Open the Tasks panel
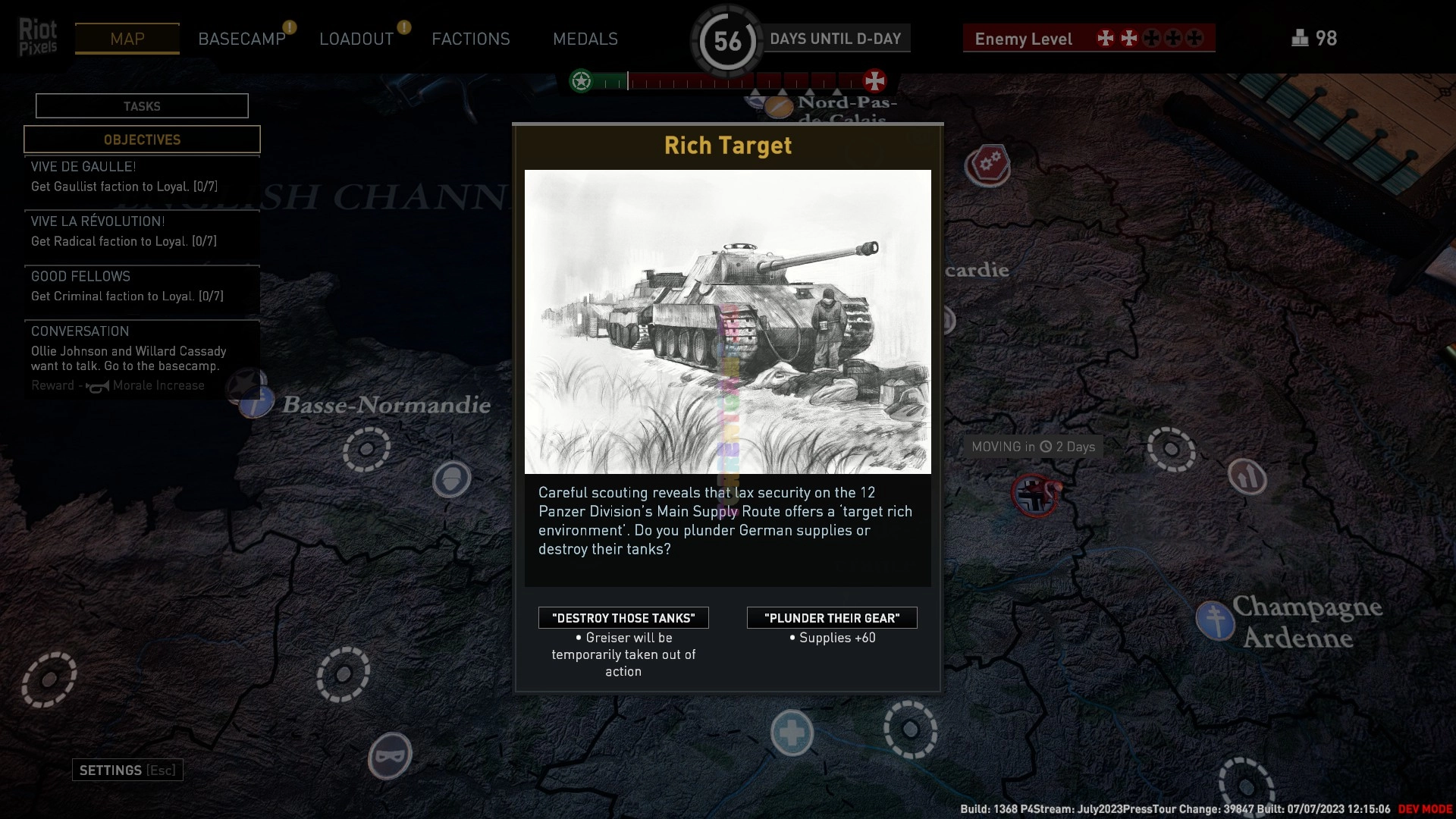 click(142, 106)
